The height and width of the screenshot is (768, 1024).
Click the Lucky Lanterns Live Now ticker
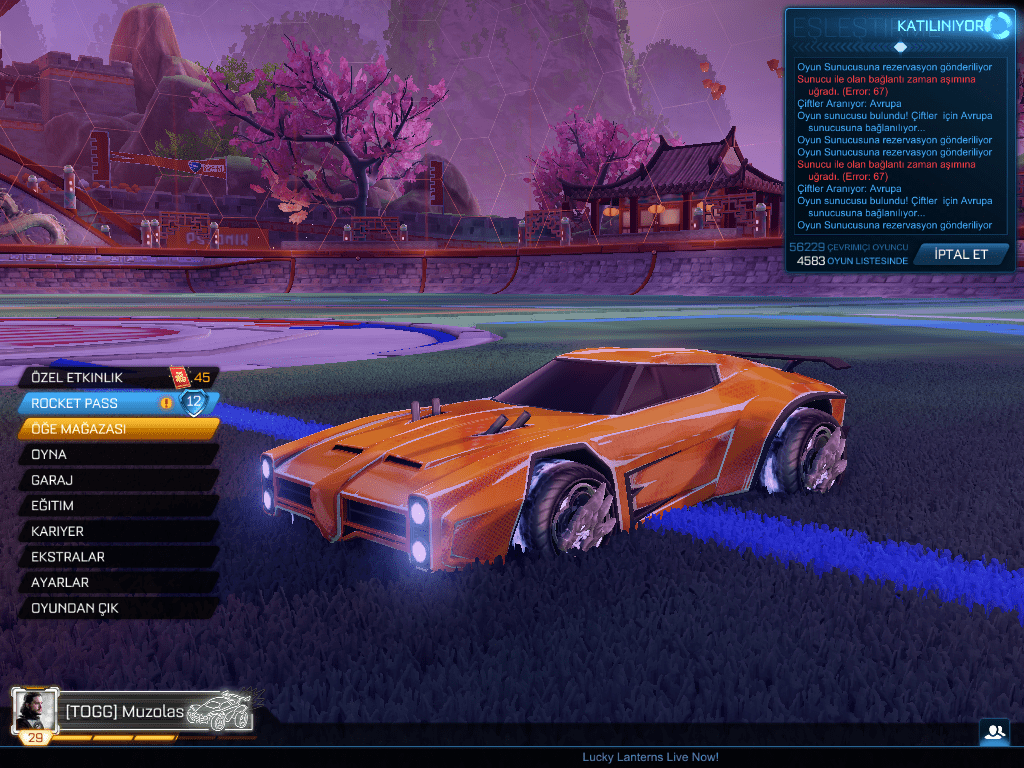(650, 757)
